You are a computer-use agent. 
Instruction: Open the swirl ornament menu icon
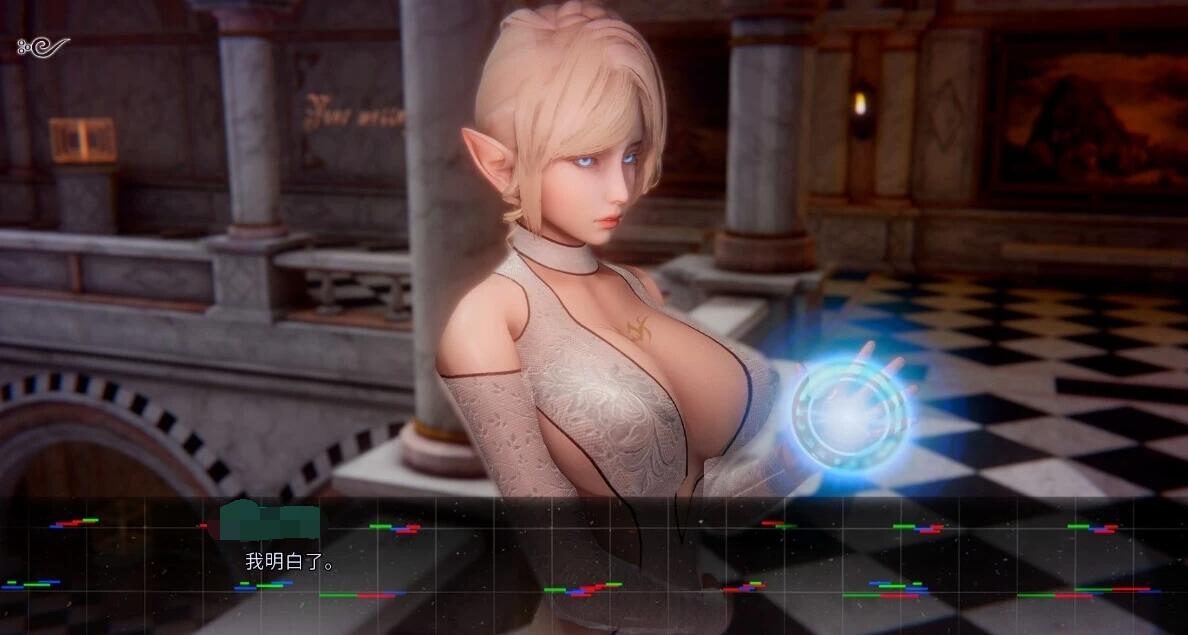(x=44, y=46)
